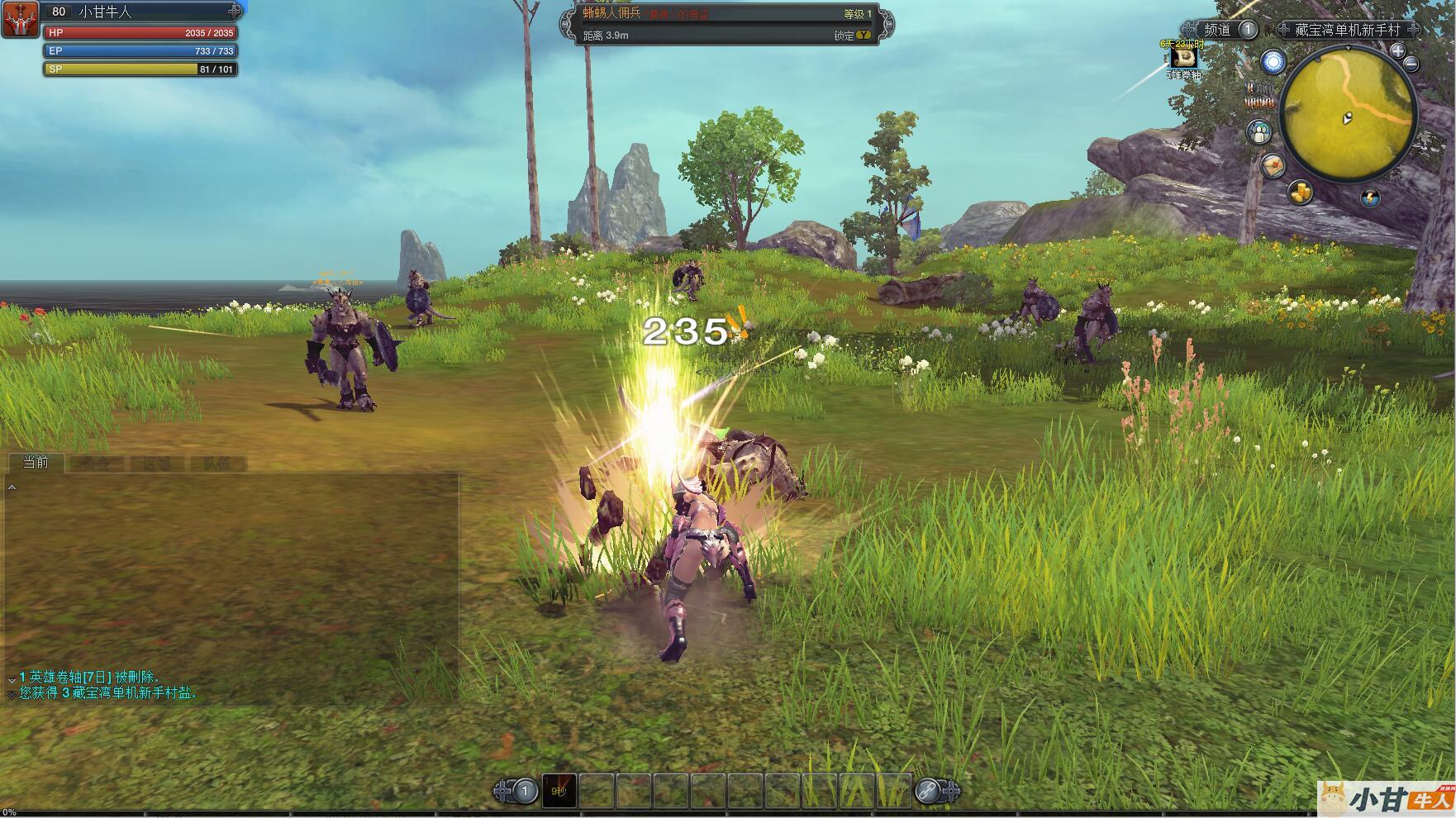The width and height of the screenshot is (1456, 818).
Task: Click the lightning bolt icon below minimap
Action: [1370, 197]
